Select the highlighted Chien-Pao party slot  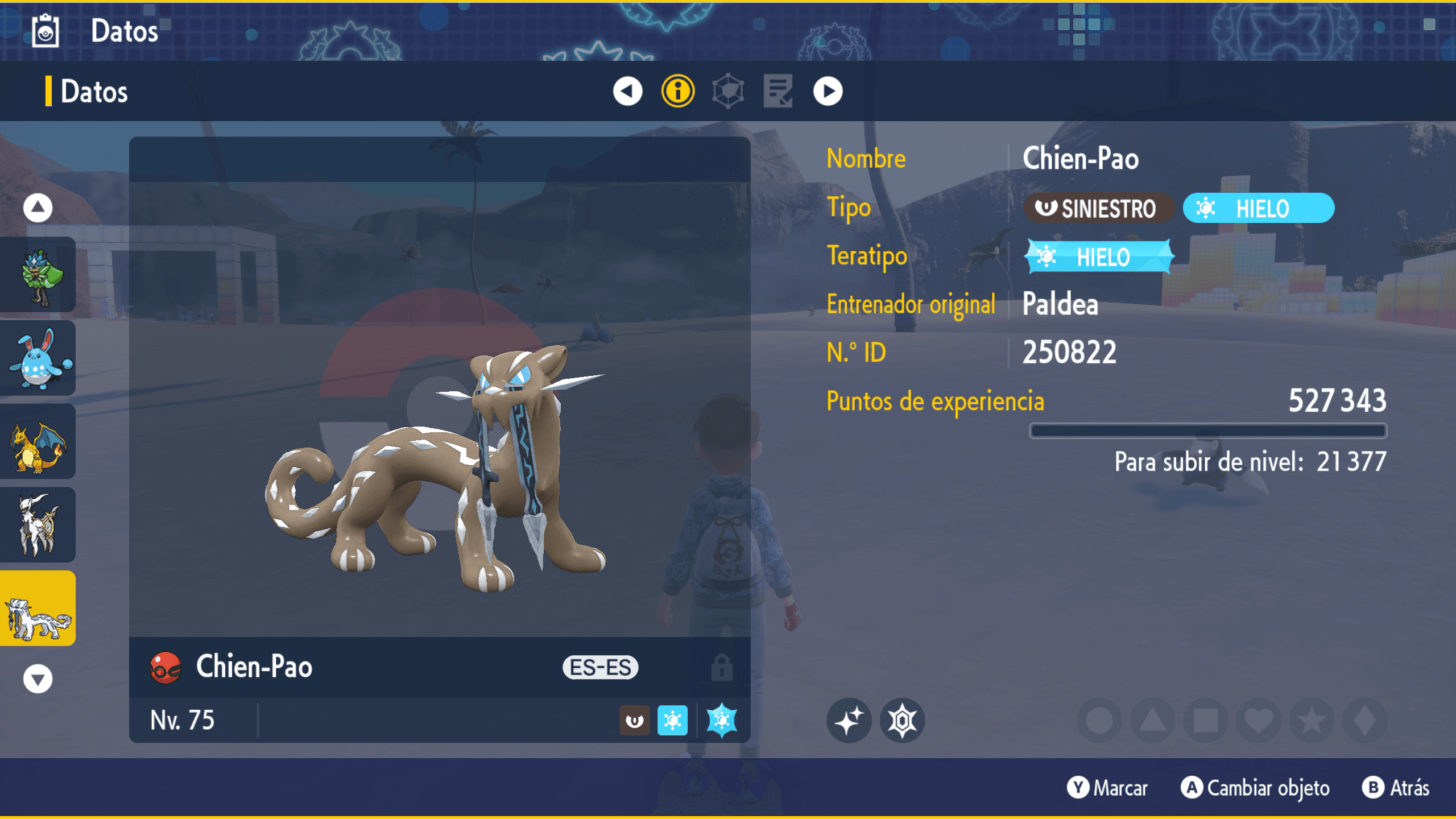coord(38,609)
